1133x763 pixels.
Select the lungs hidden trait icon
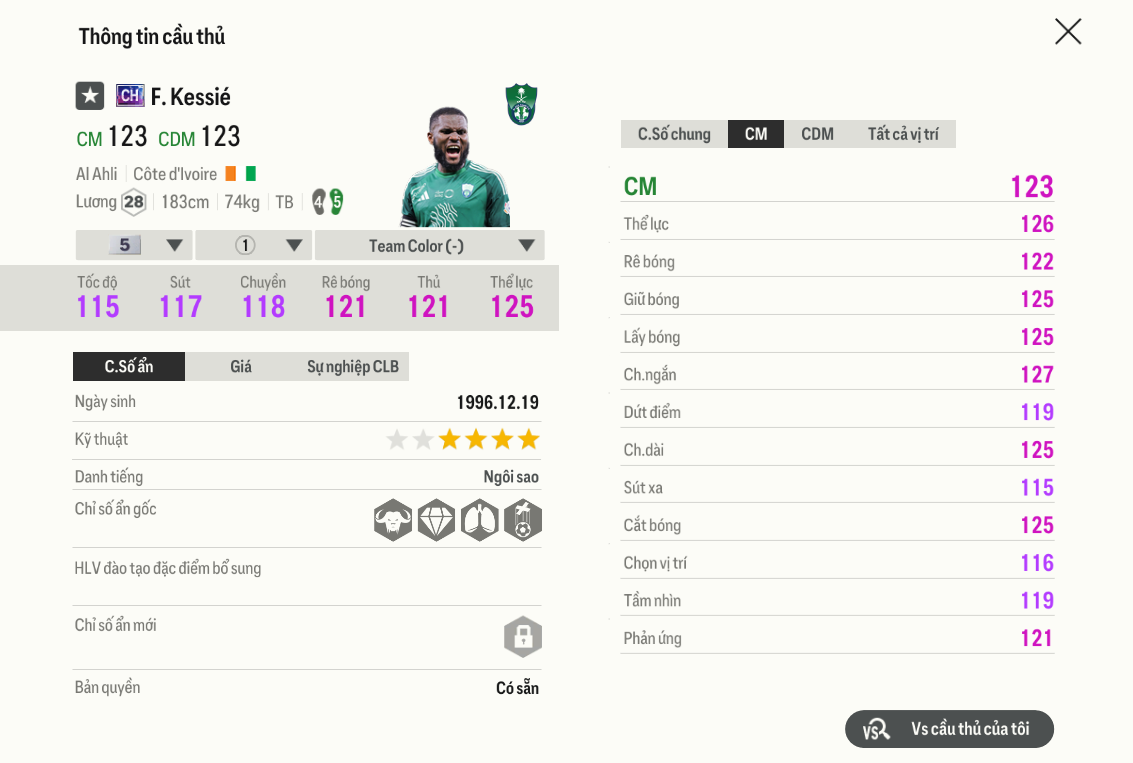pos(479,520)
